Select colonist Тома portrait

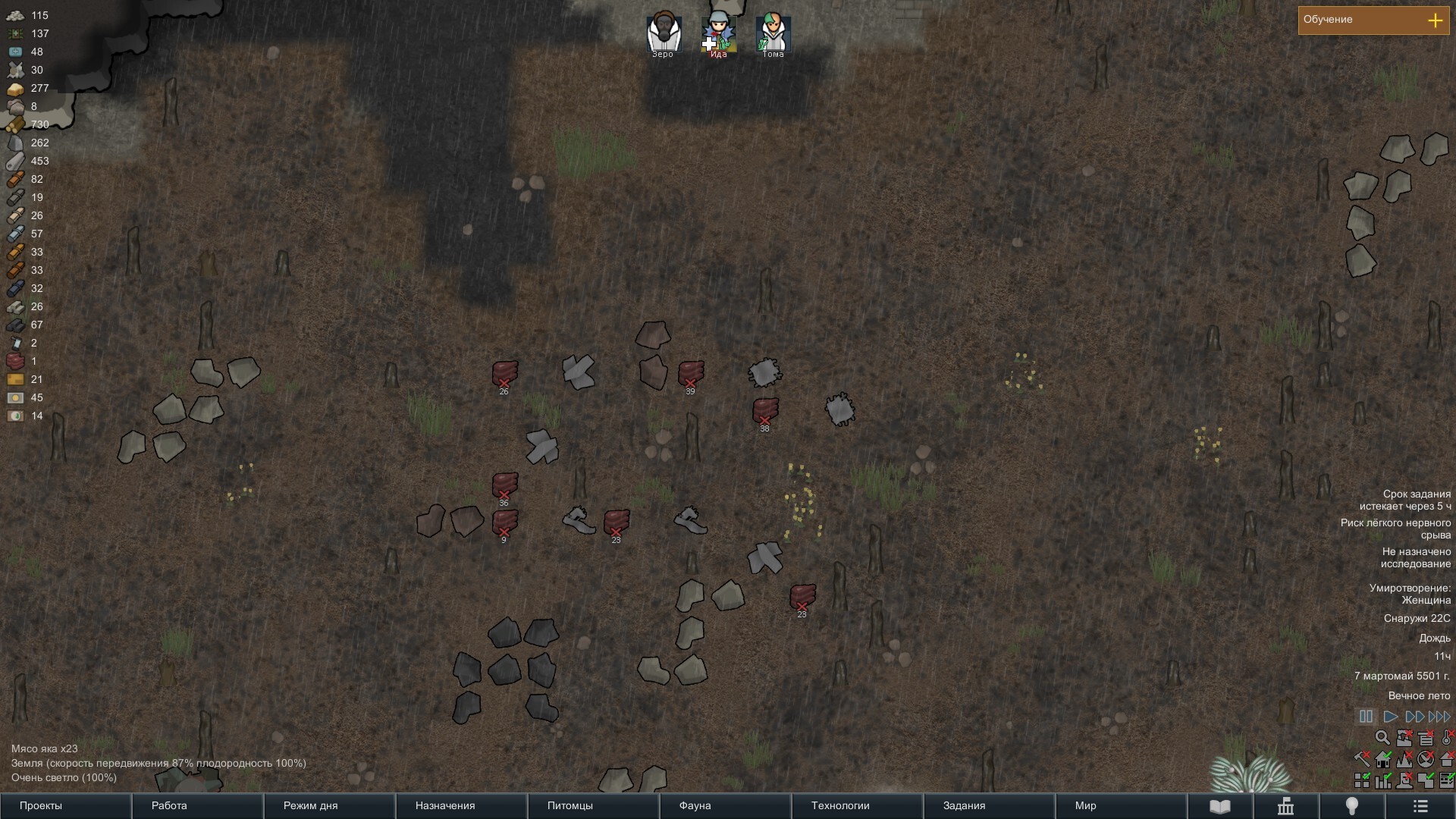tap(773, 34)
